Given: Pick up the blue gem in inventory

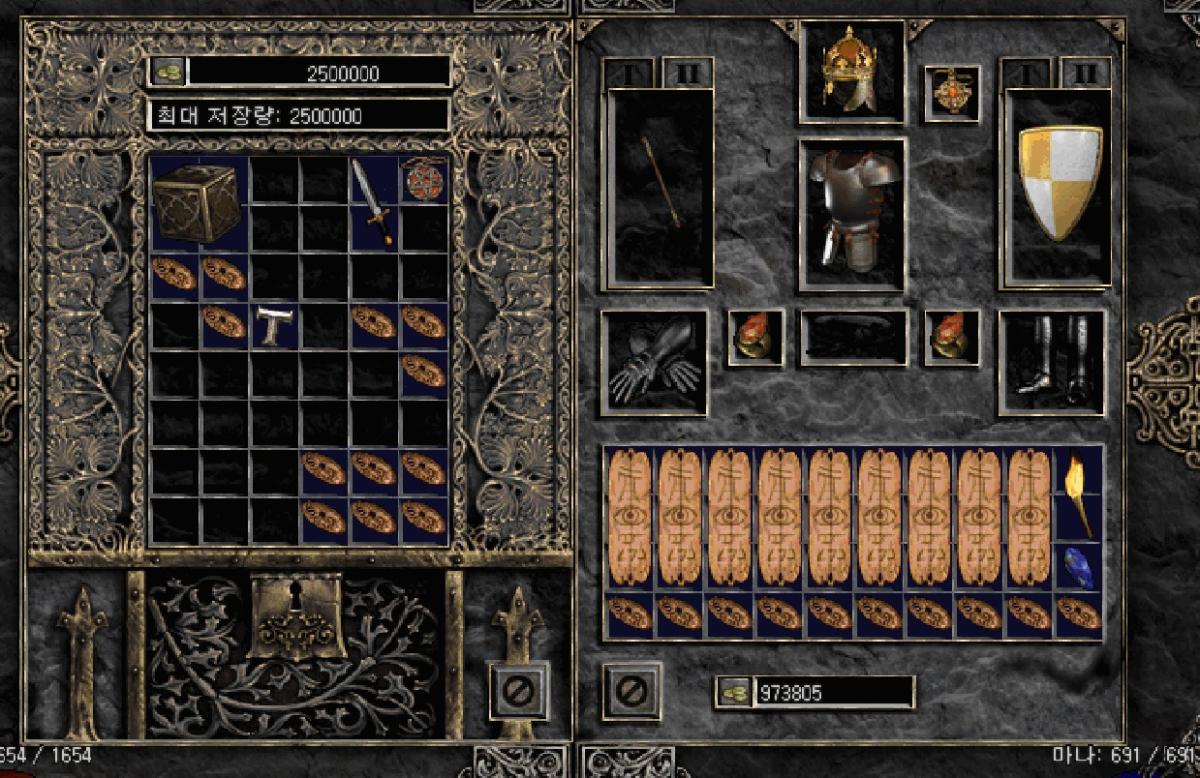Looking at the screenshot, I should point(1078,567).
